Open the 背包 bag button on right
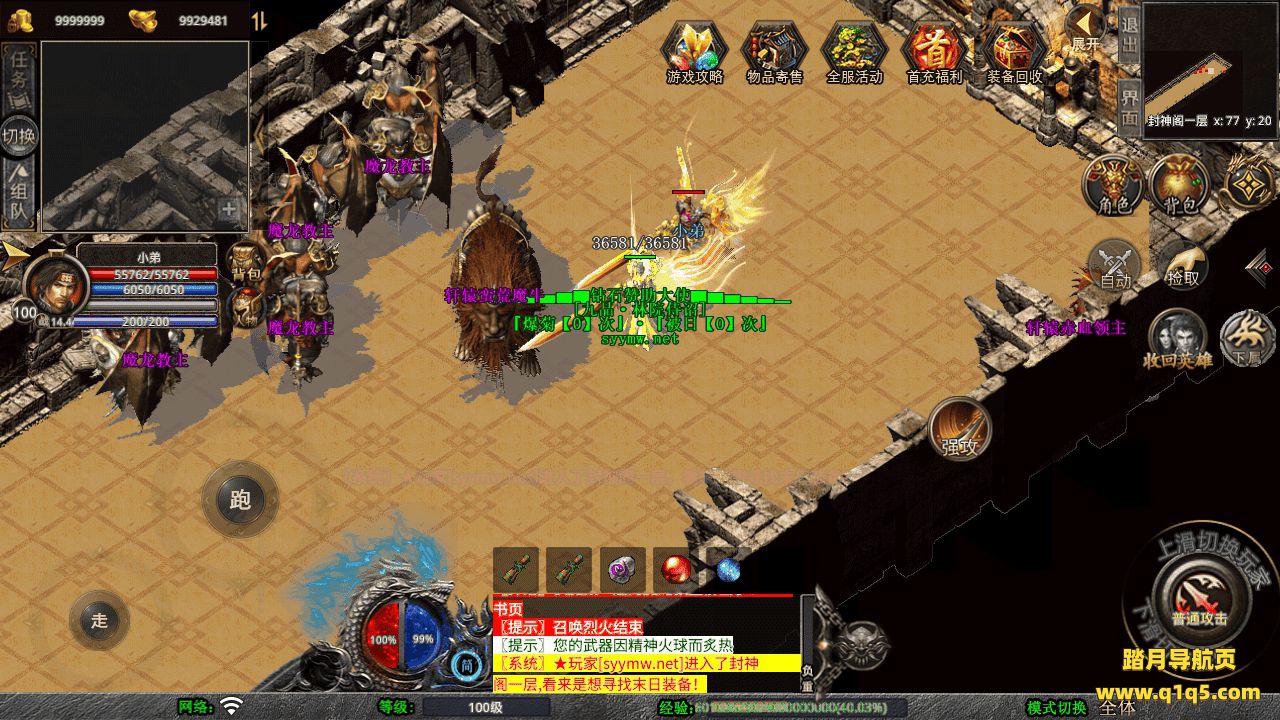 point(1179,186)
